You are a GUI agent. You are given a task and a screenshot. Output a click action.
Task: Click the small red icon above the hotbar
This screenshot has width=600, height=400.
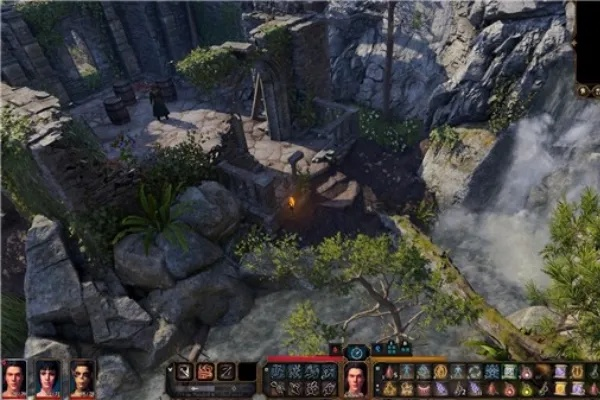tap(336, 350)
